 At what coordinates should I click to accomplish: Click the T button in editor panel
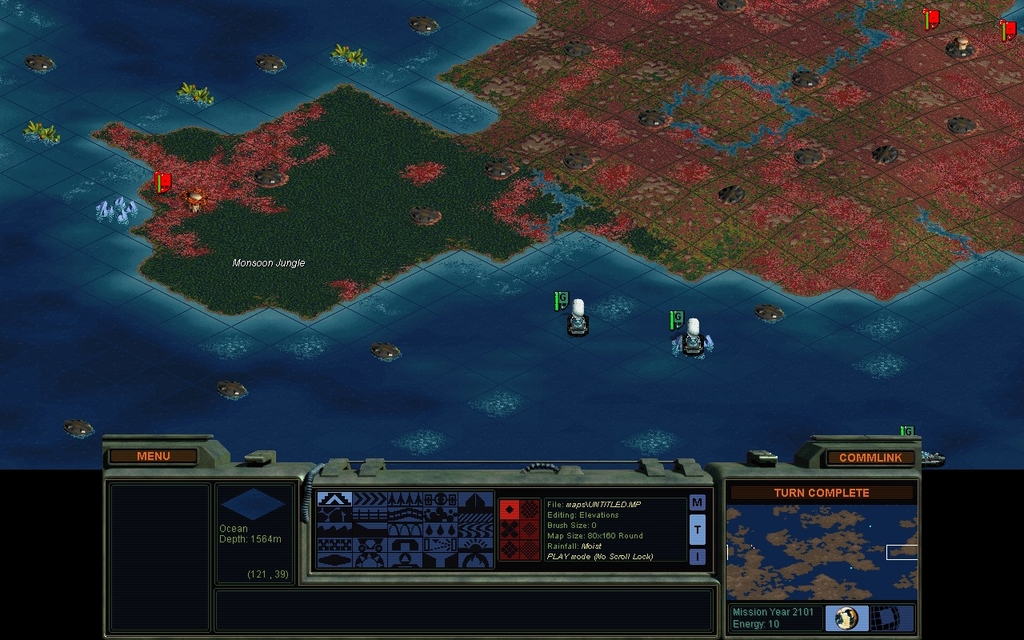697,529
